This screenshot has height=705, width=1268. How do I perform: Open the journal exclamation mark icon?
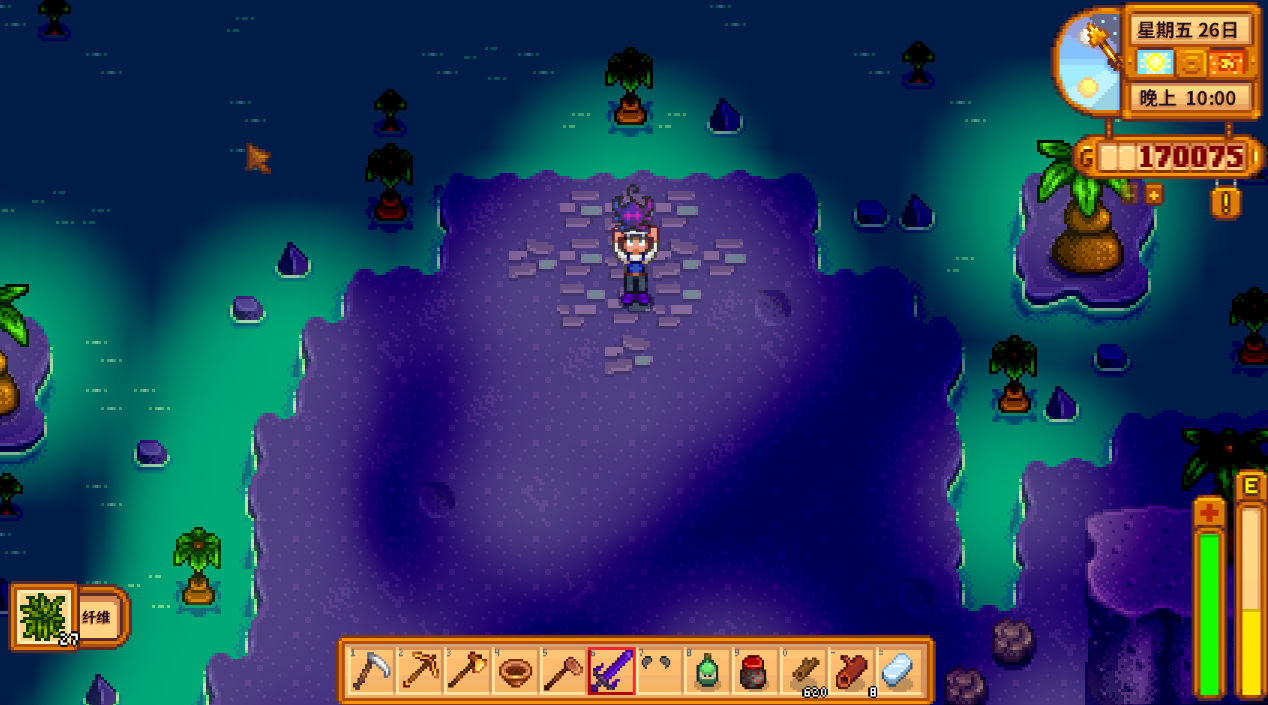1225,202
